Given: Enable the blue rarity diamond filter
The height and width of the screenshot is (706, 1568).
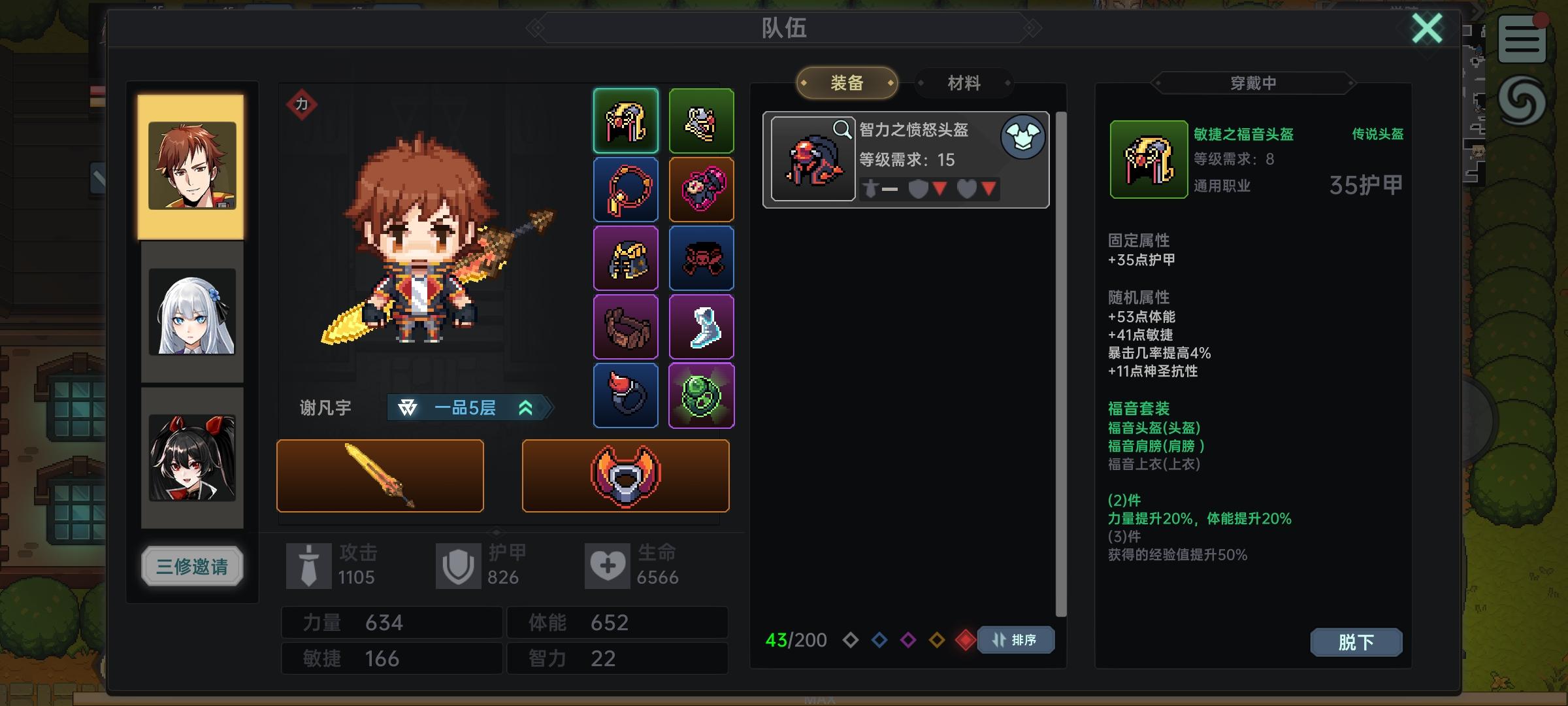Looking at the screenshot, I should coord(879,641).
